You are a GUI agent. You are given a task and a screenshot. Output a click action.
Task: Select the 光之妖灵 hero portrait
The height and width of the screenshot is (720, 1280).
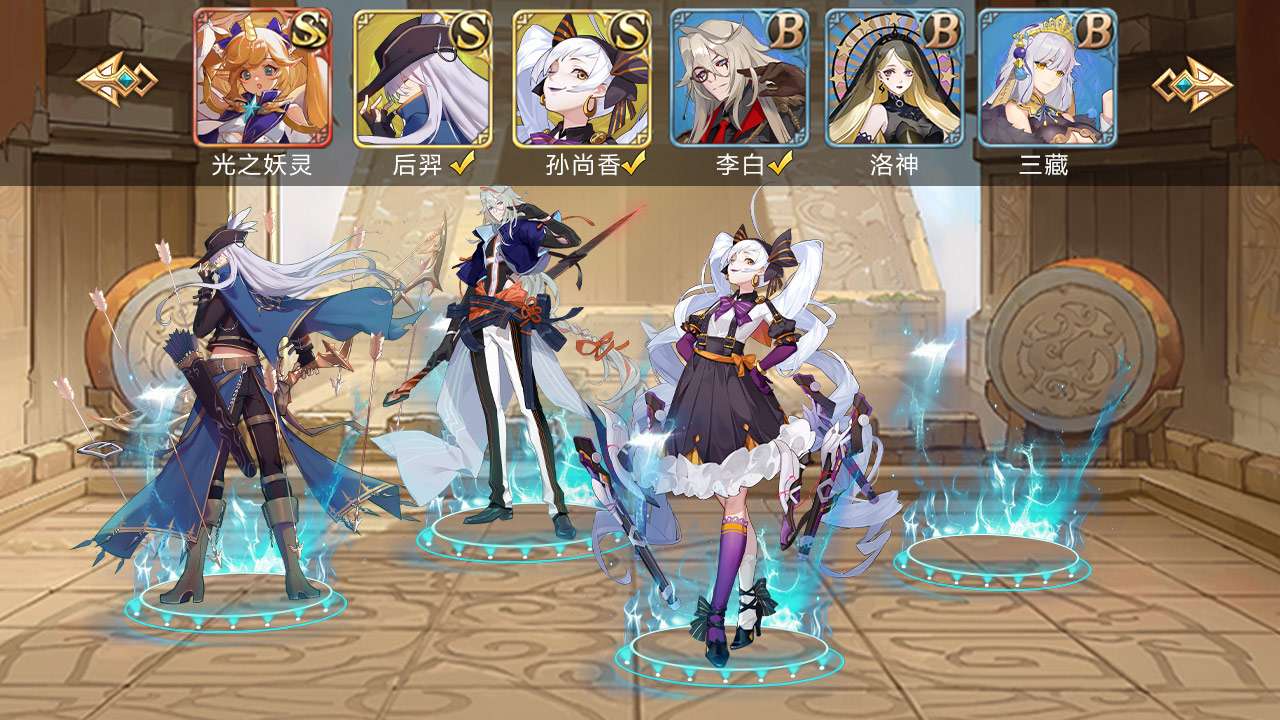click(x=262, y=78)
